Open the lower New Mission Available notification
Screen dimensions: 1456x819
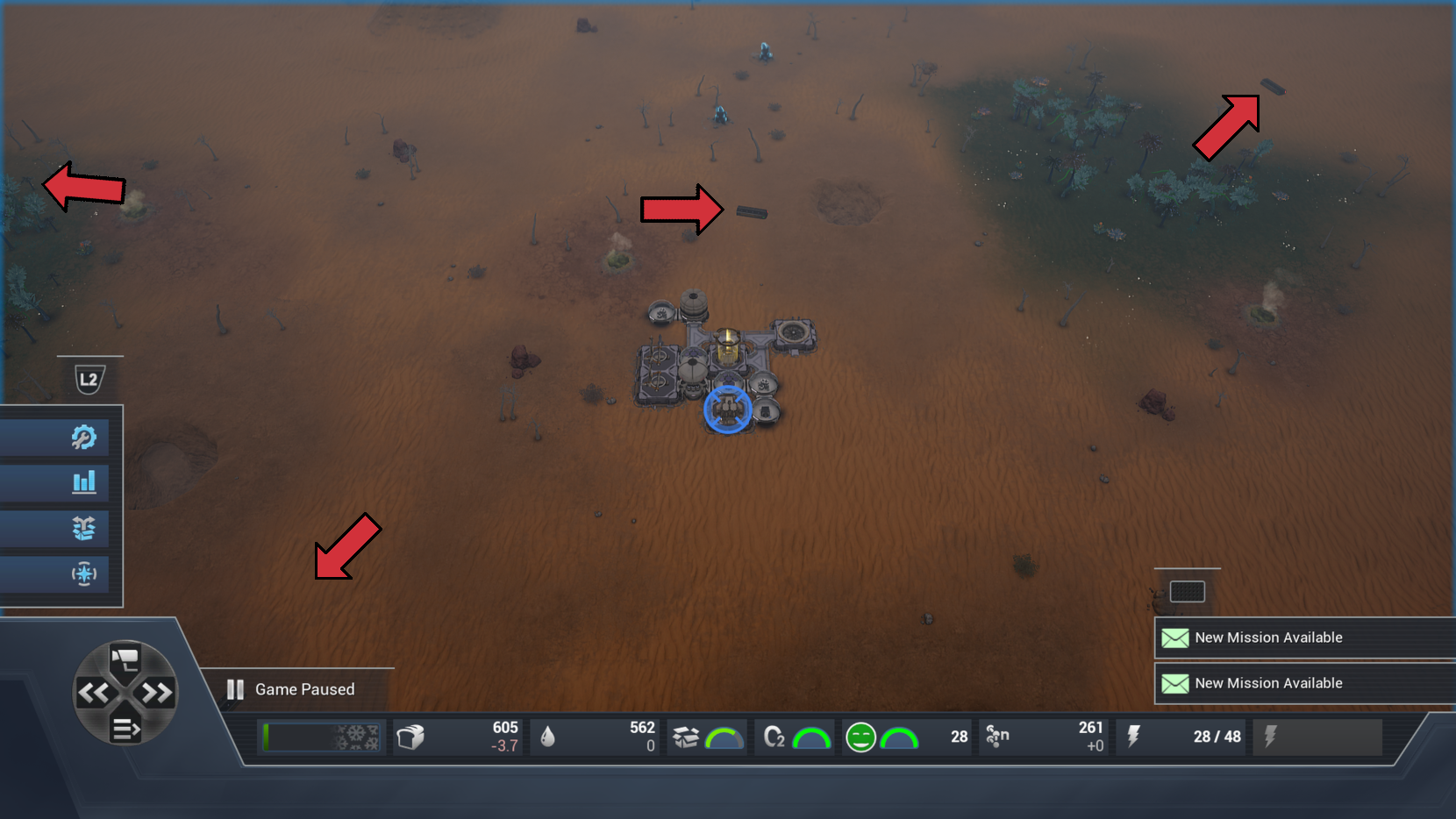pos(1267,683)
